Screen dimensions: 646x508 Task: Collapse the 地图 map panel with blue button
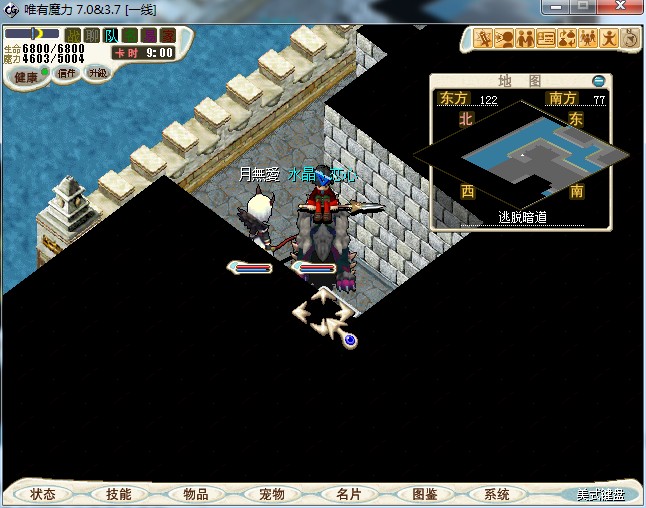pos(599,80)
